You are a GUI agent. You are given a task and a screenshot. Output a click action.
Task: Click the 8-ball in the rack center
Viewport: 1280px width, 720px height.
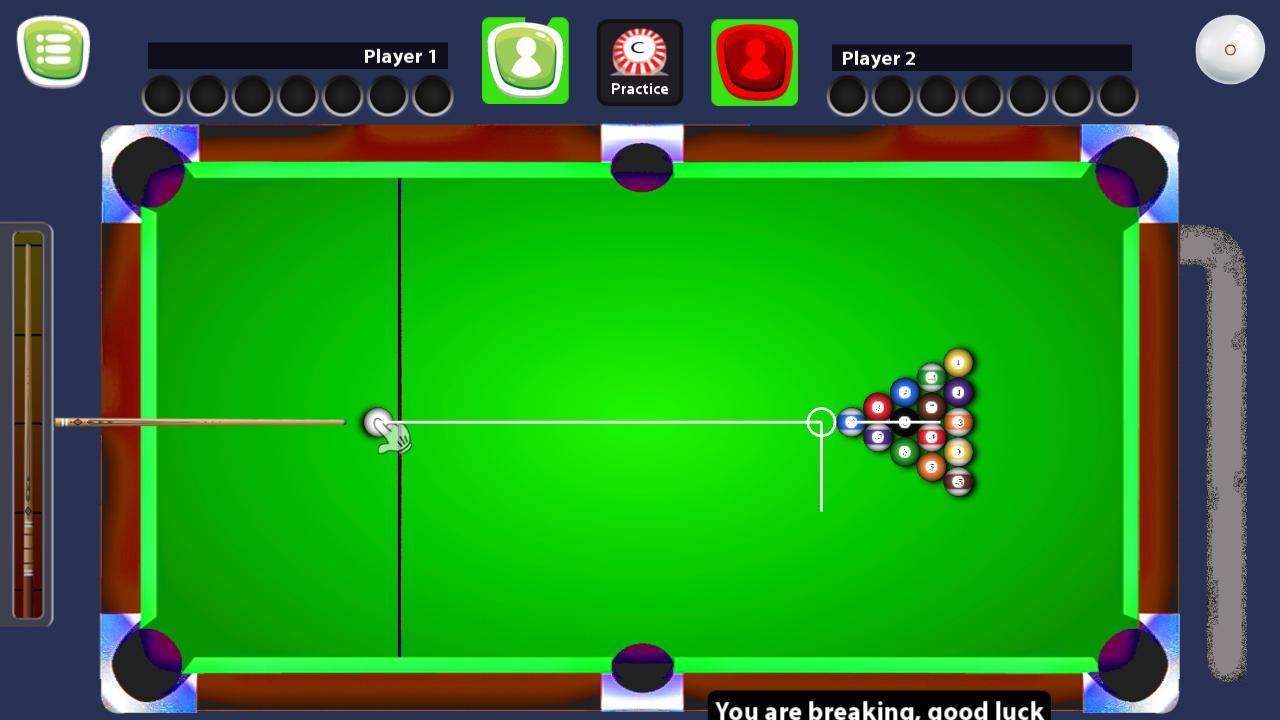[905, 422]
